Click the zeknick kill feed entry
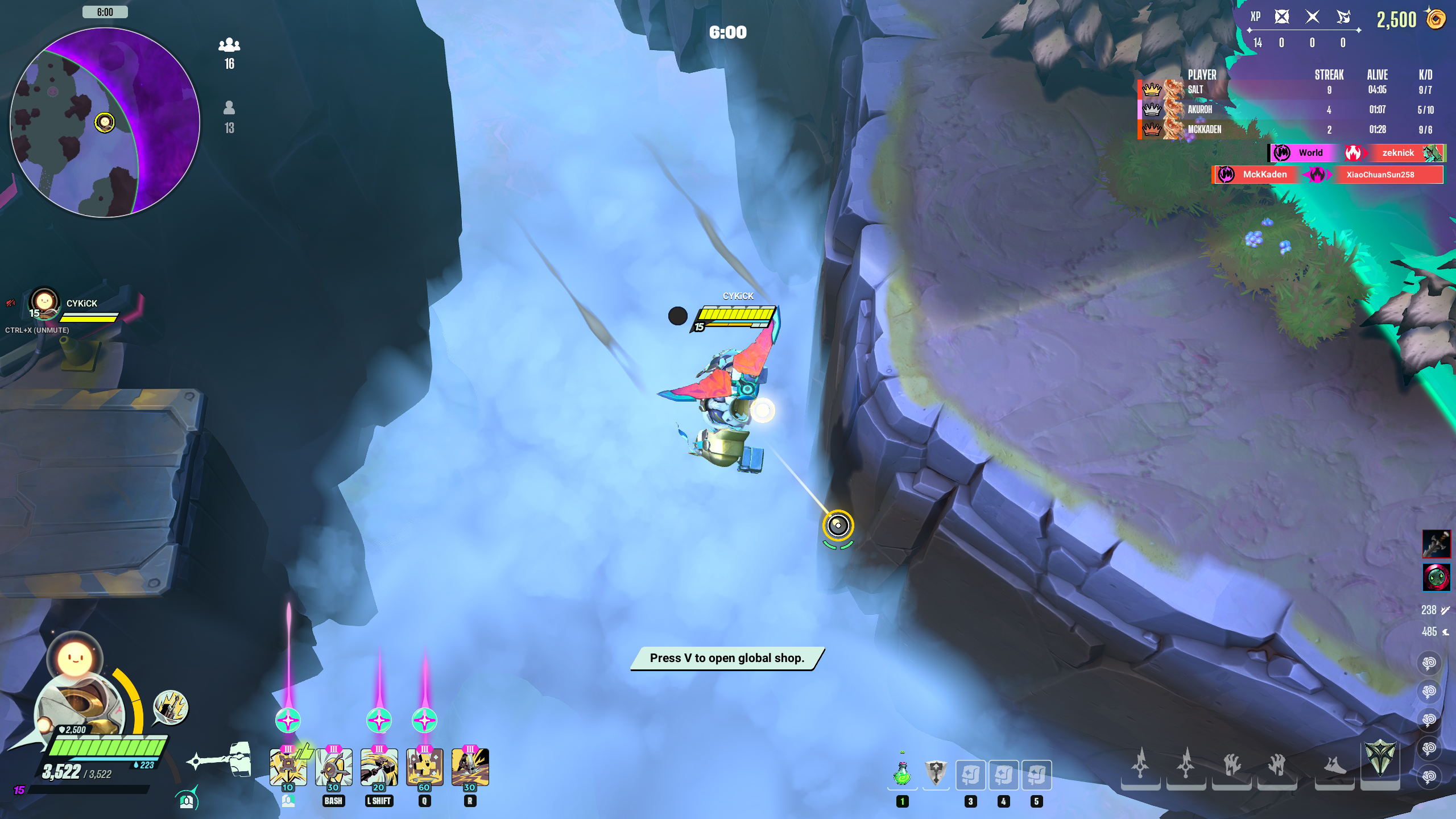1456x819 pixels. [x=1398, y=152]
